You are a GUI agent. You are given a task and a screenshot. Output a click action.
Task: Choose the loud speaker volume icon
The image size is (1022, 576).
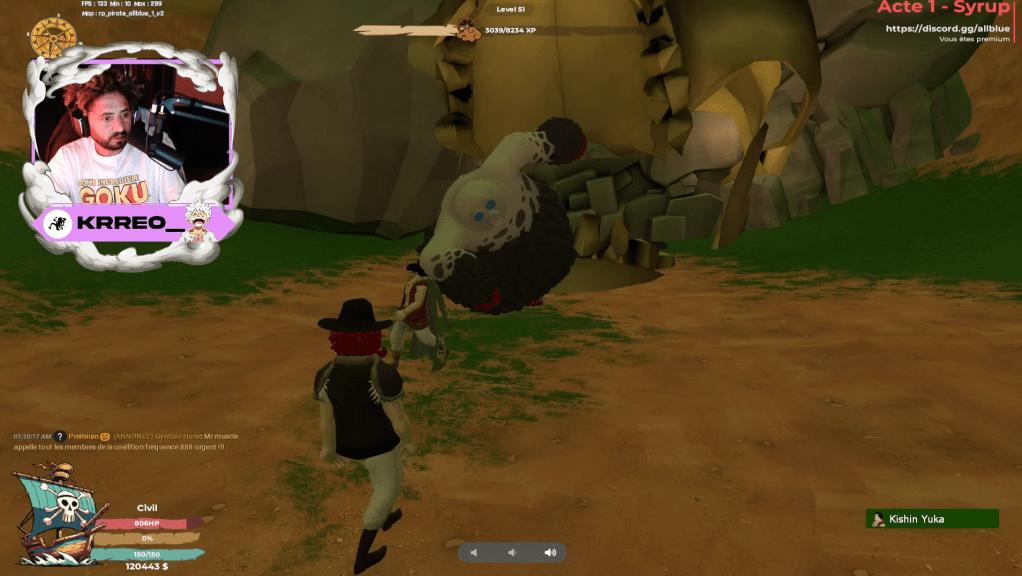[x=549, y=552]
